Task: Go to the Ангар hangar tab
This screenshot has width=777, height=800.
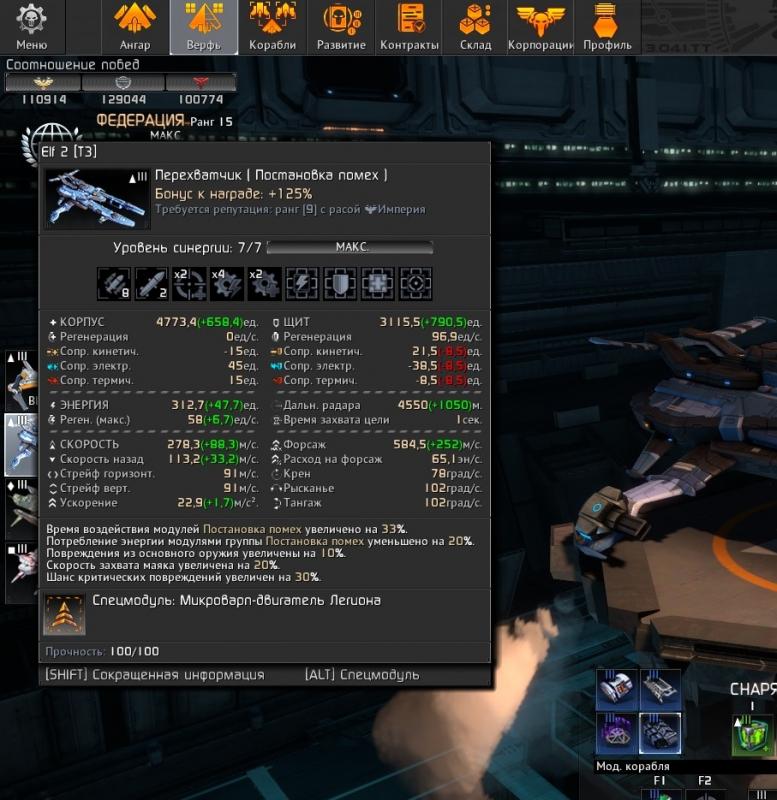Action: pyautogui.click(x=134, y=27)
